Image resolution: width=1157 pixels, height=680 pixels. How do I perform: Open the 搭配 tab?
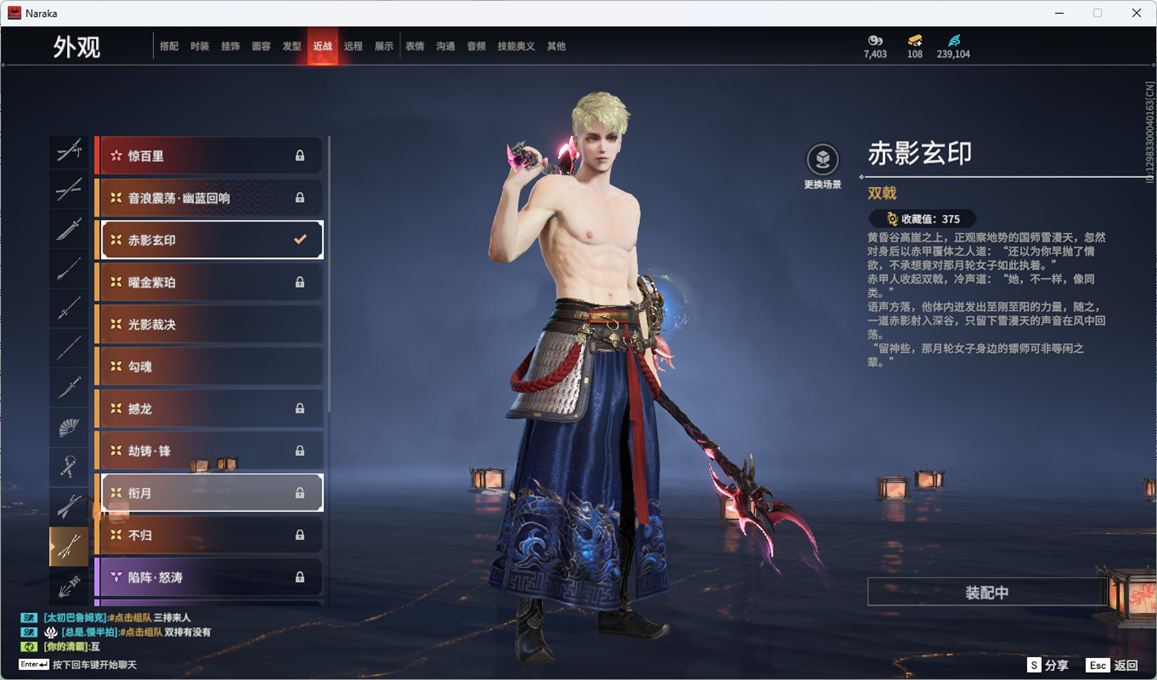(169, 46)
